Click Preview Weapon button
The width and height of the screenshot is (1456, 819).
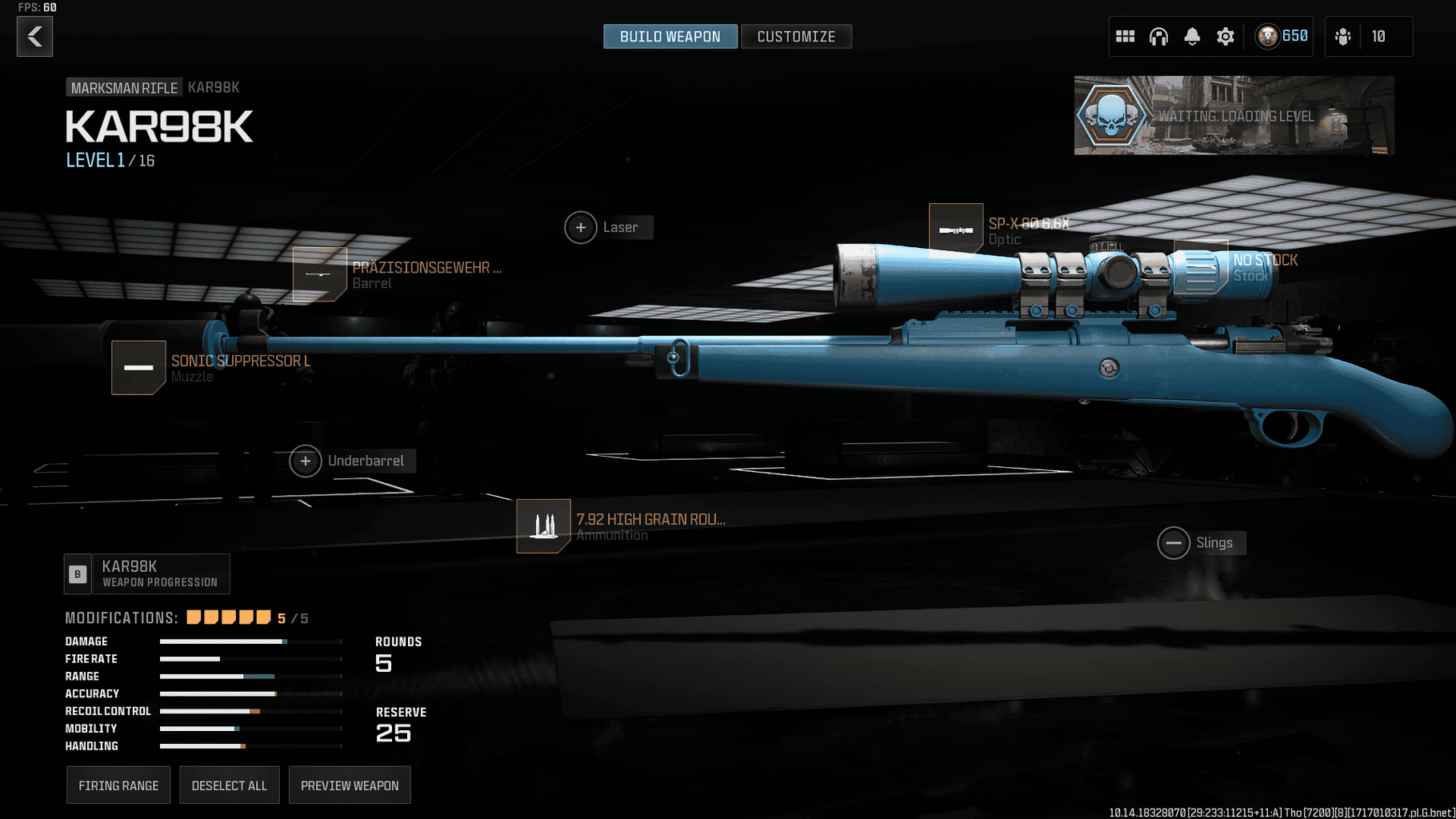(x=350, y=785)
